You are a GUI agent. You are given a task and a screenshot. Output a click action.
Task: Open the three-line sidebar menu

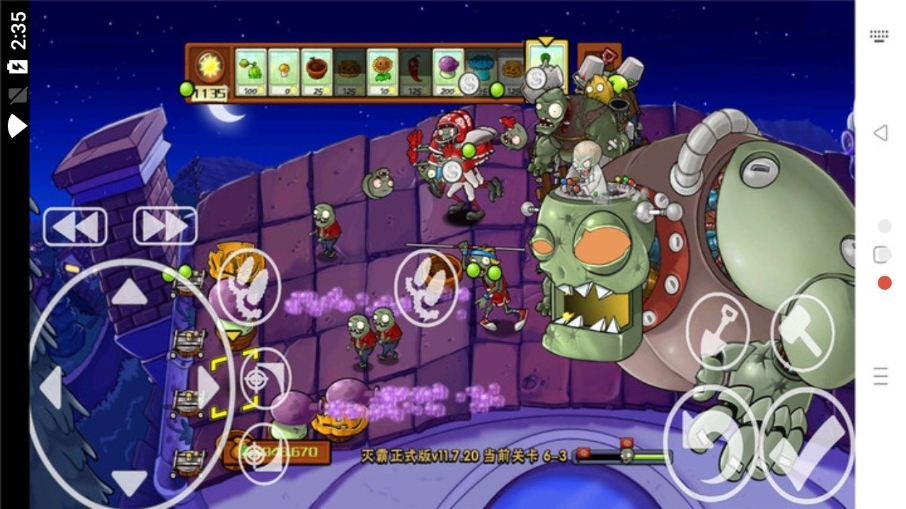tap(881, 376)
